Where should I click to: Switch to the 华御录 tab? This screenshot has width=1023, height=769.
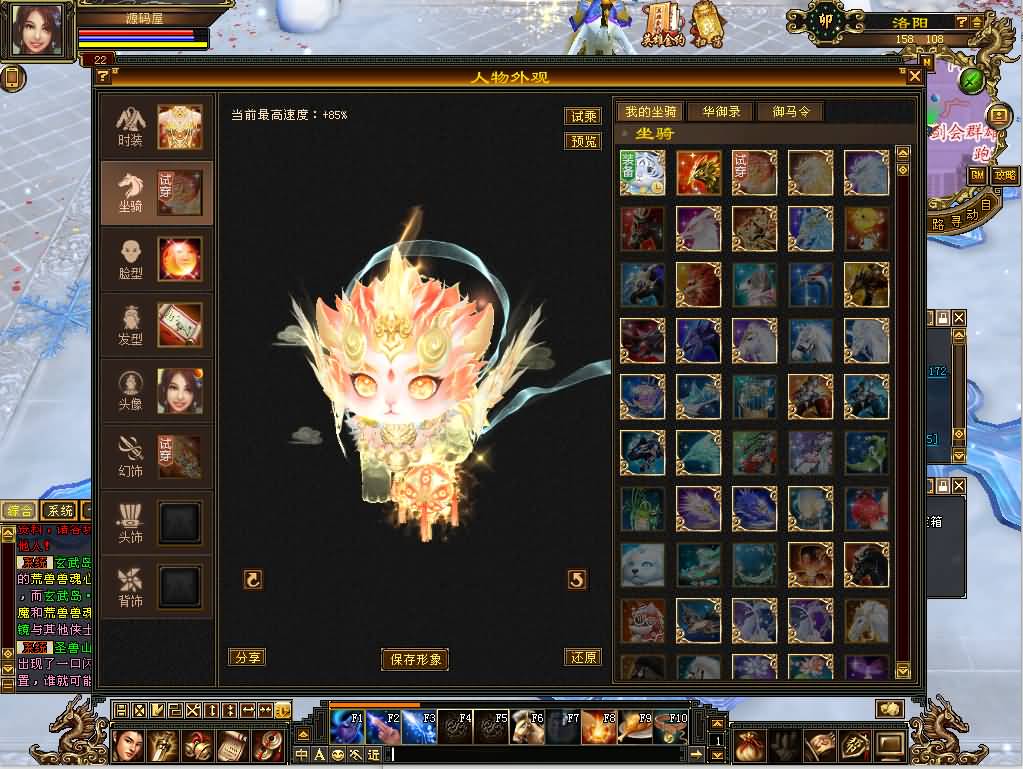(721, 111)
